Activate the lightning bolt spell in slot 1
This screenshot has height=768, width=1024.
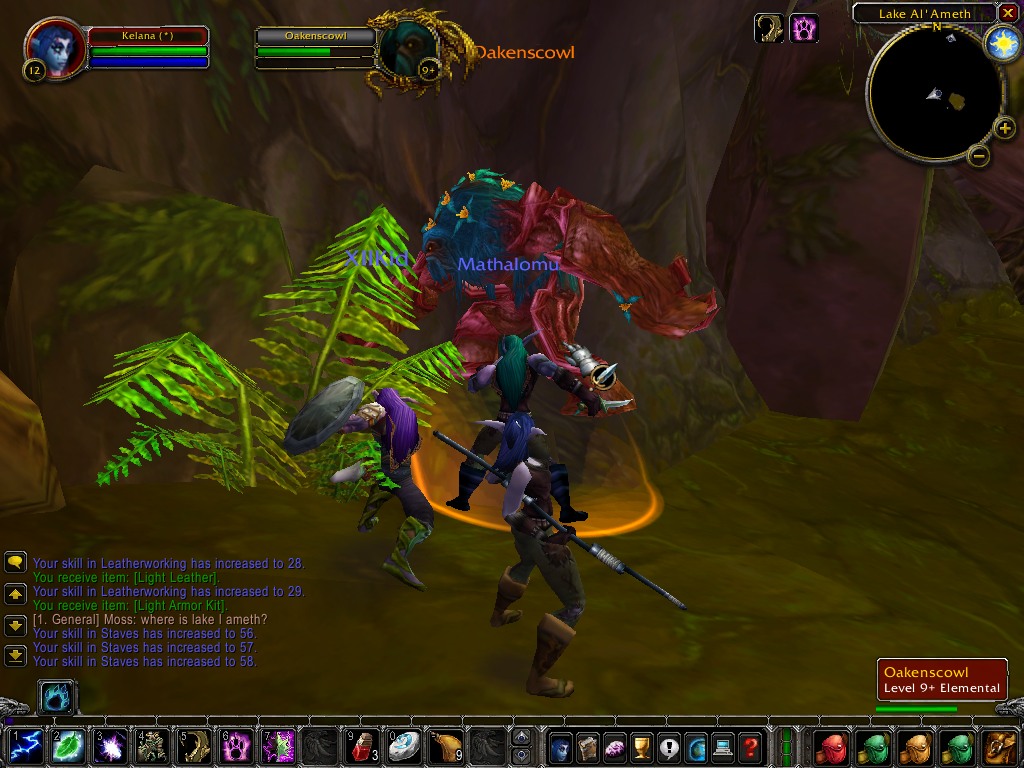coord(26,746)
